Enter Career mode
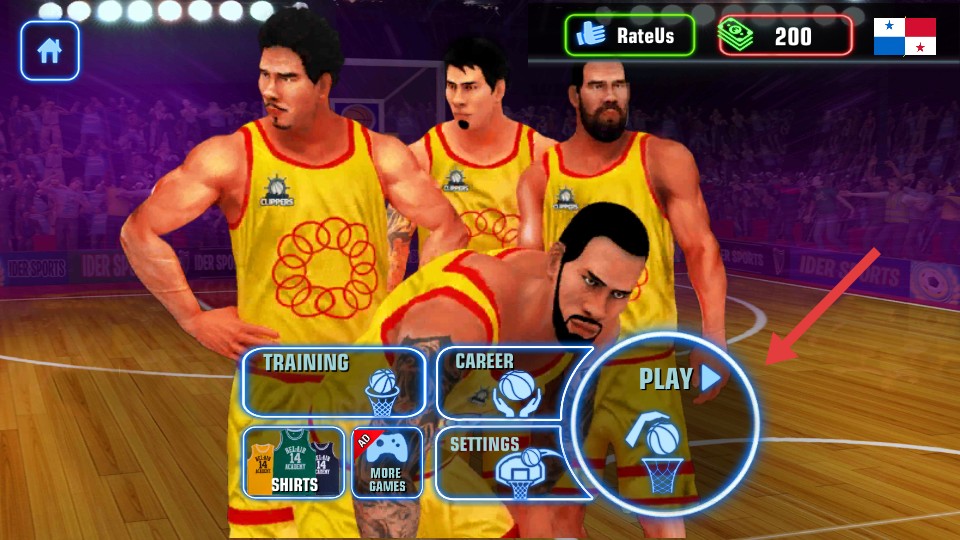The height and width of the screenshot is (540, 960). point(500,381)
